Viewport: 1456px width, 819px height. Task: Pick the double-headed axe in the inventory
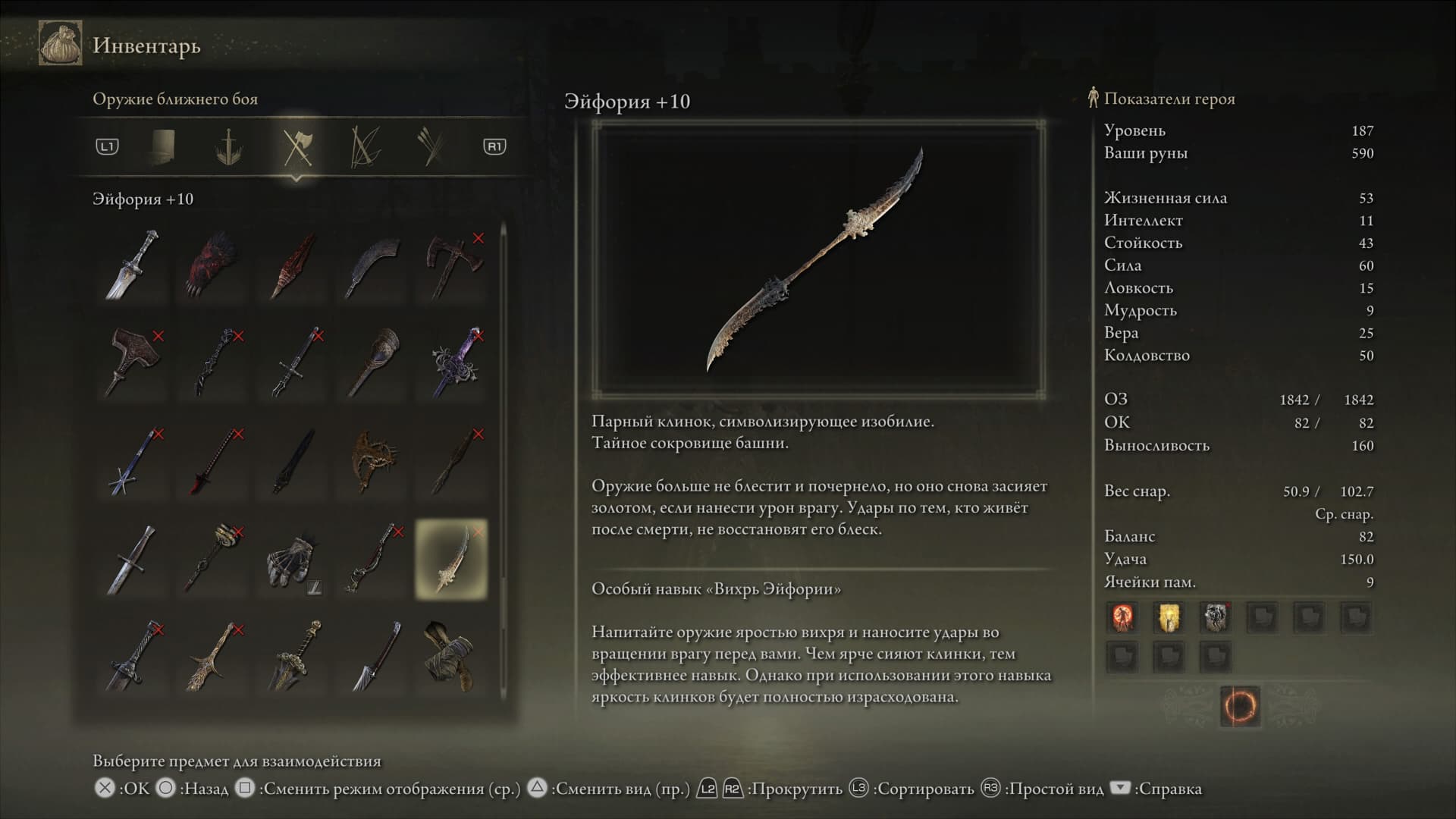click(x=452, y=265)
